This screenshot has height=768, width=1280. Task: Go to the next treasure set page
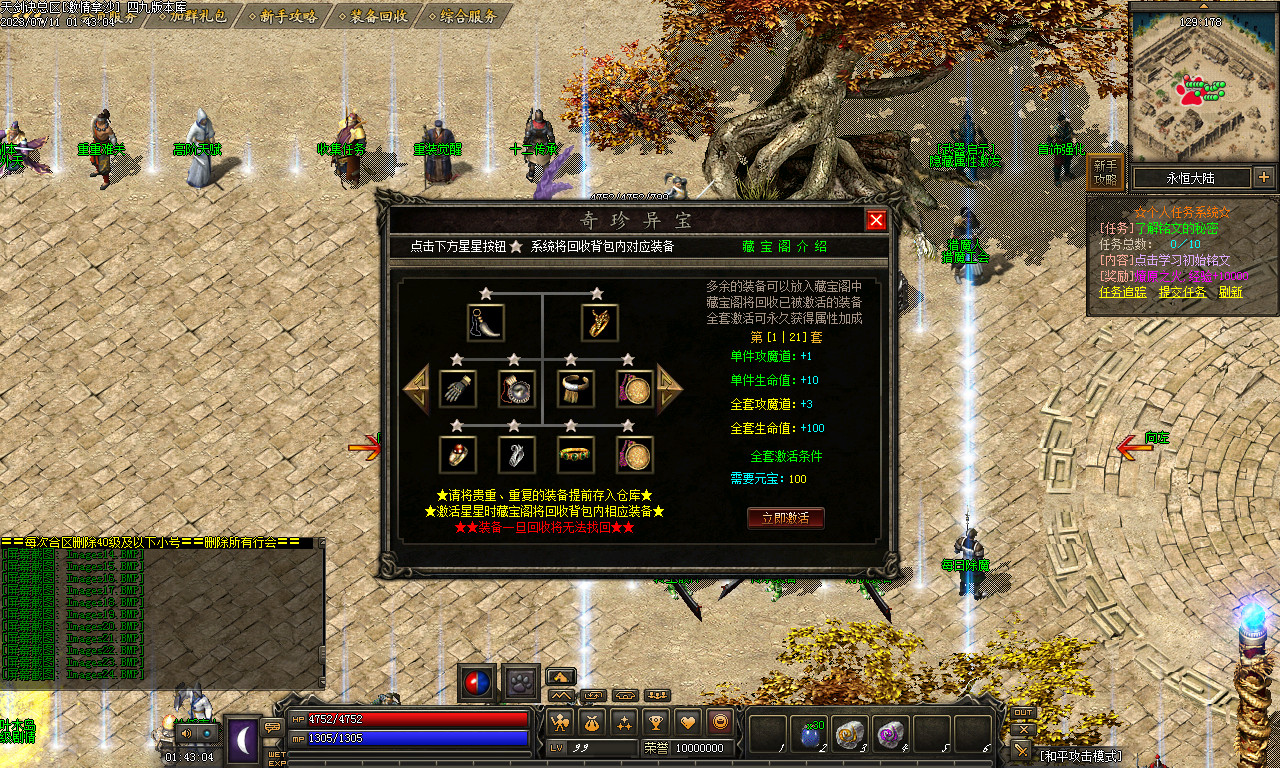pyautogui.click(x=669, y=388)
